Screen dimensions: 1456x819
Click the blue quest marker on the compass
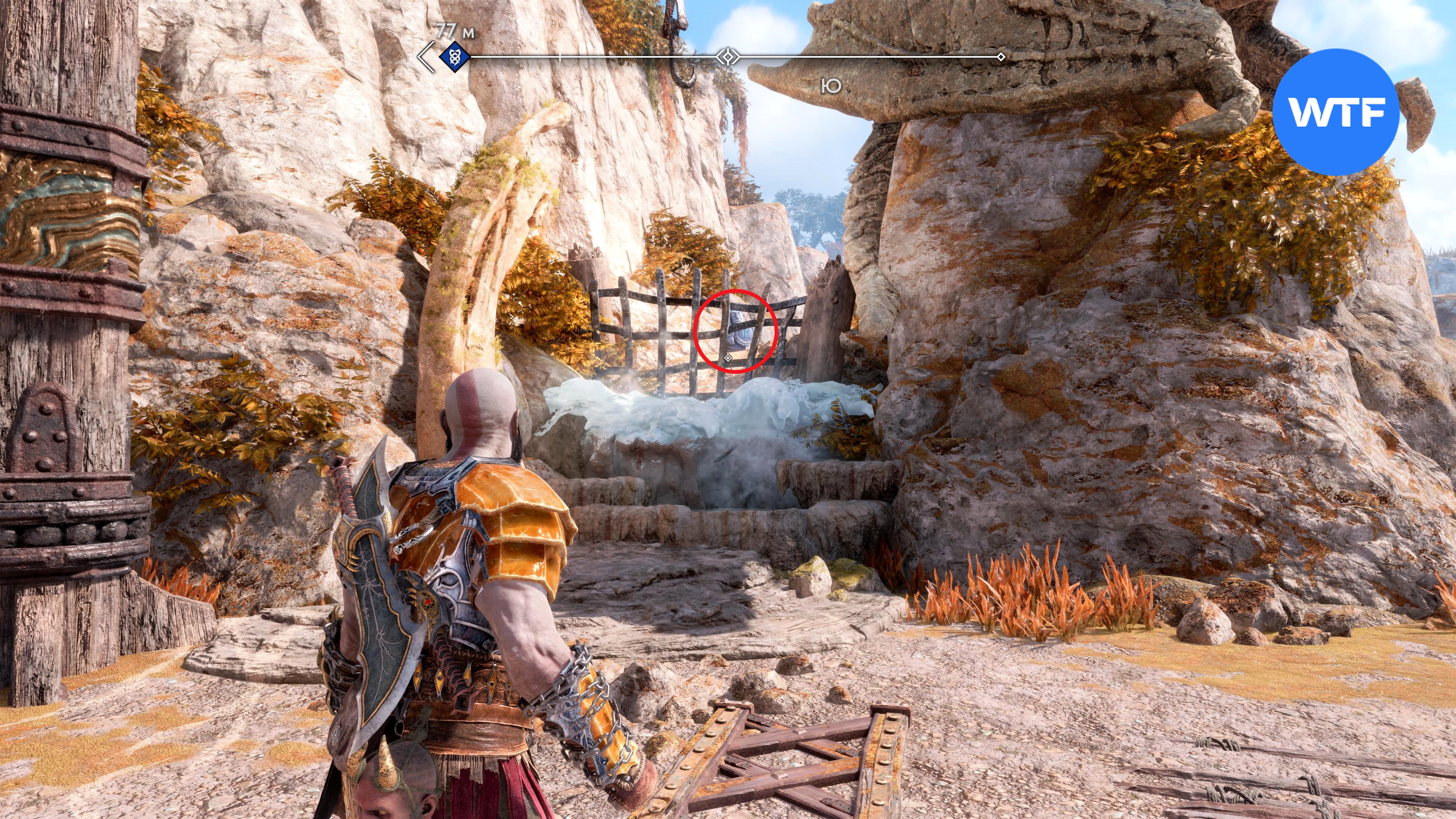(453, 56)
